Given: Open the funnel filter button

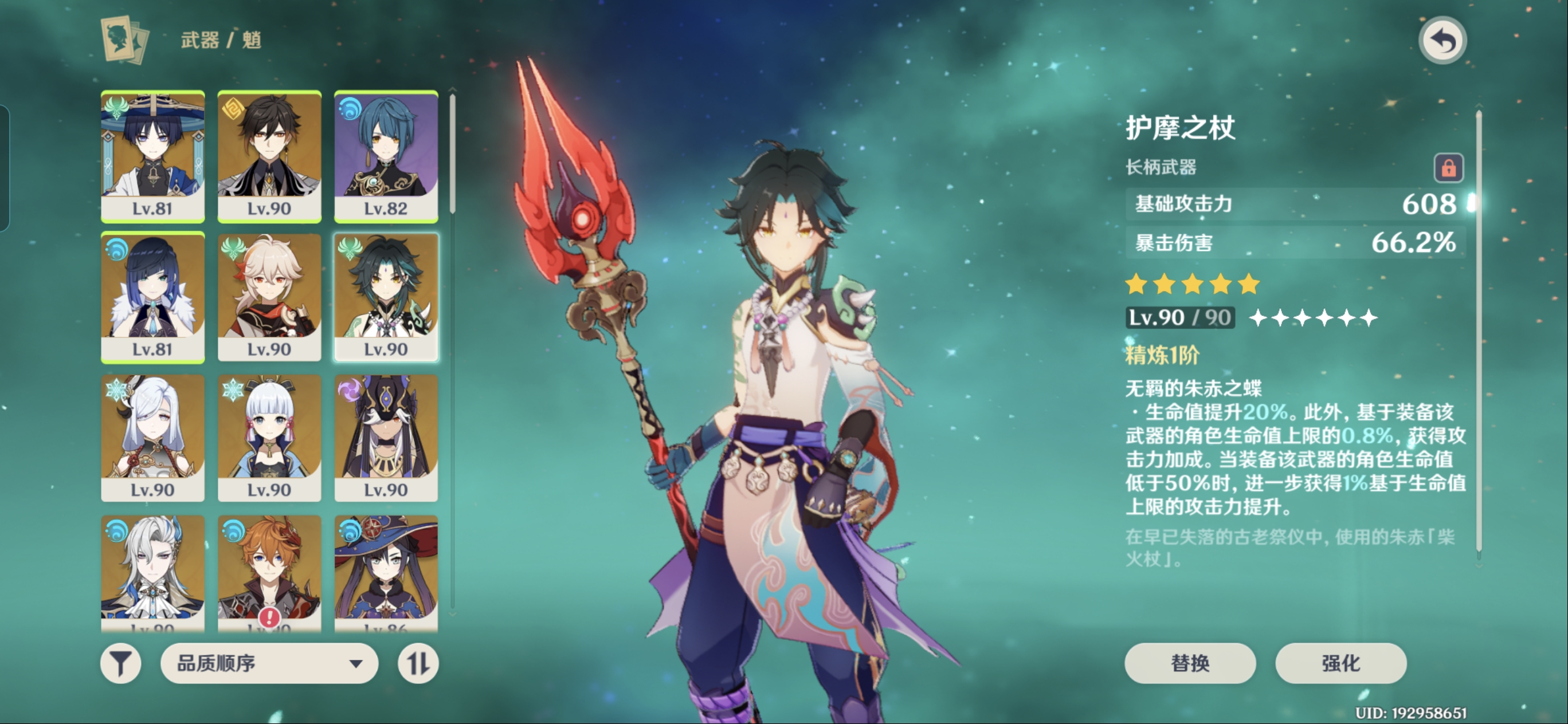Looking at the screenshot, I should click(x=120, y=663).
